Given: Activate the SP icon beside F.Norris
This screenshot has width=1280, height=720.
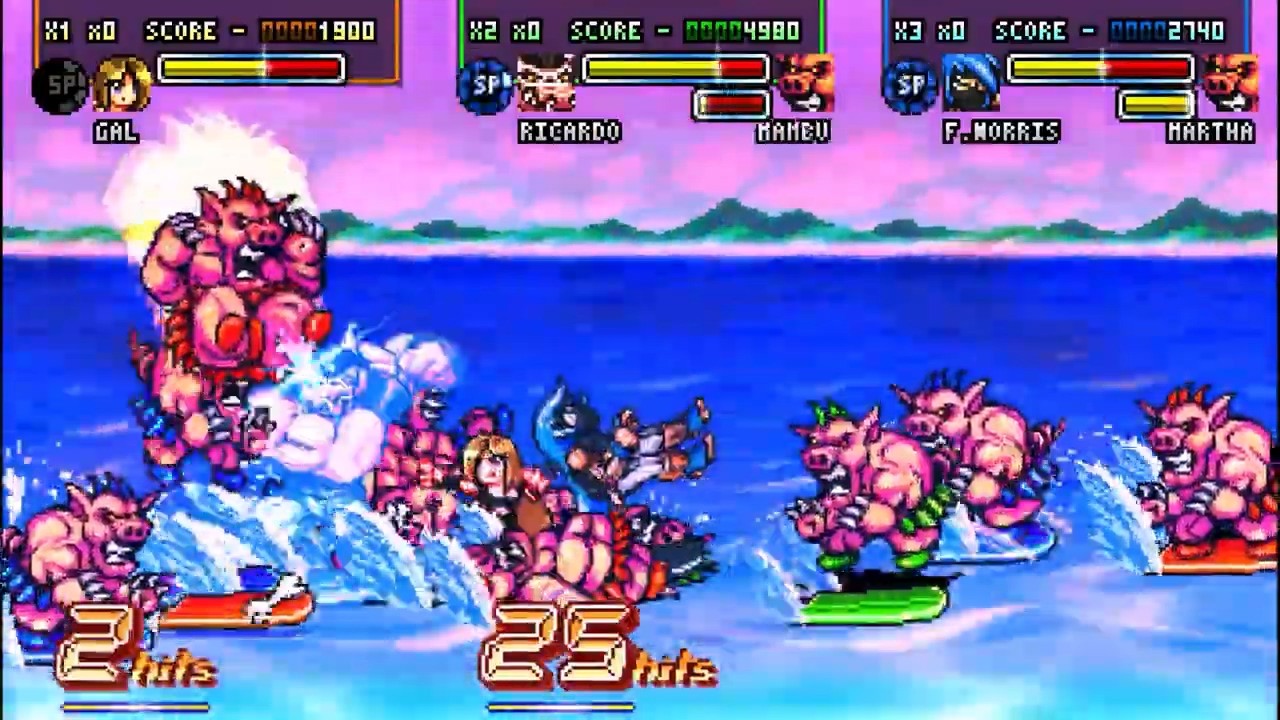Looking at the screenshot, I should click(909, 86).
